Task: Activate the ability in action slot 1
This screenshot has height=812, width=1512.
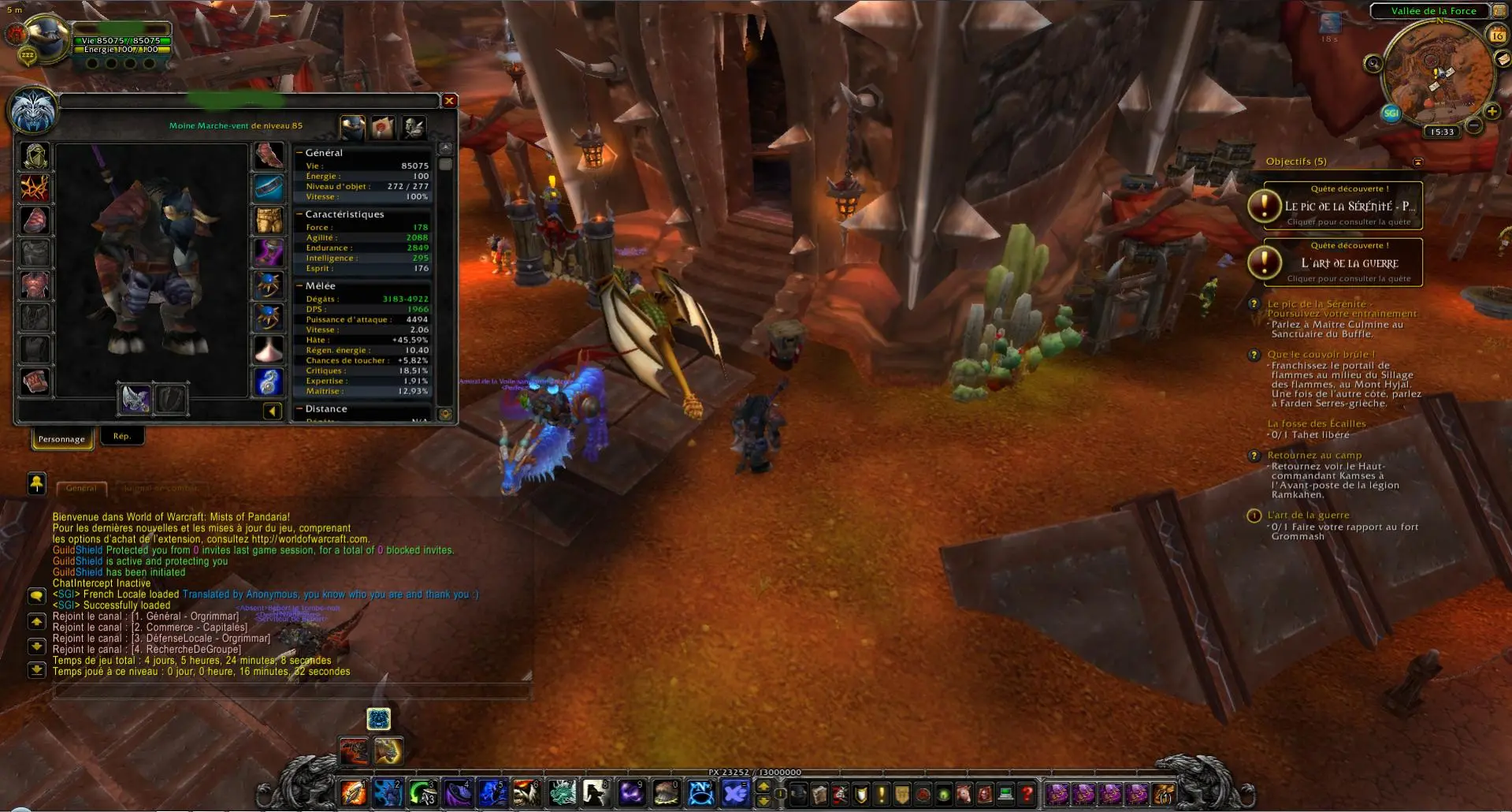Action: 353,793
